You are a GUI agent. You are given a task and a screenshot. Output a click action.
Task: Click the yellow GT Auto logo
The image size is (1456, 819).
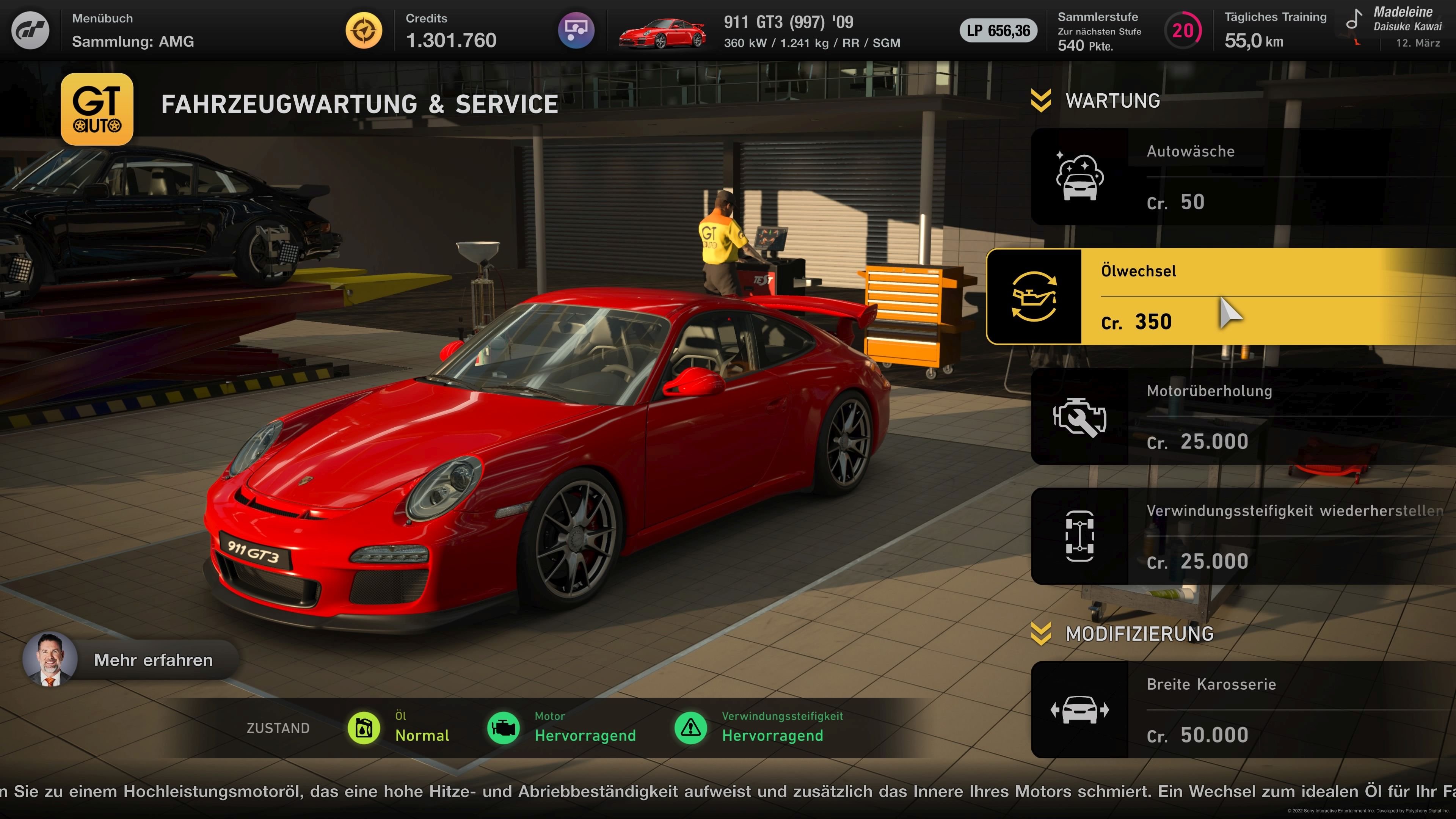pyautogui.click(x=97, y=109)
